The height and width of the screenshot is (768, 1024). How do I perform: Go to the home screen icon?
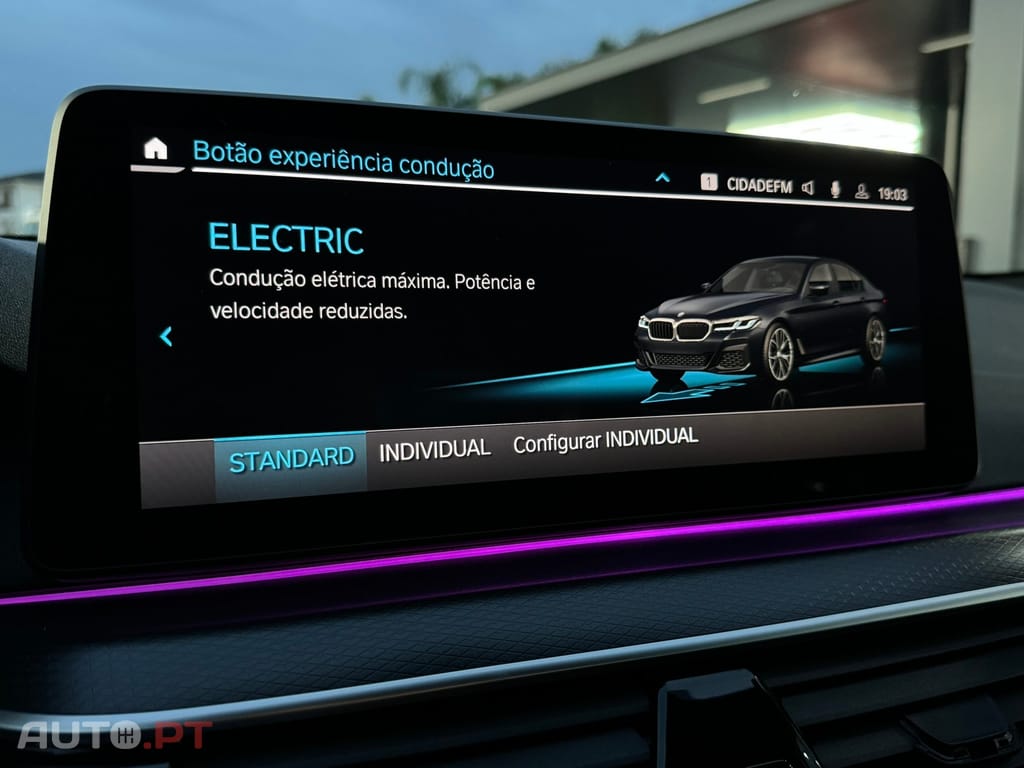[156, 149]
